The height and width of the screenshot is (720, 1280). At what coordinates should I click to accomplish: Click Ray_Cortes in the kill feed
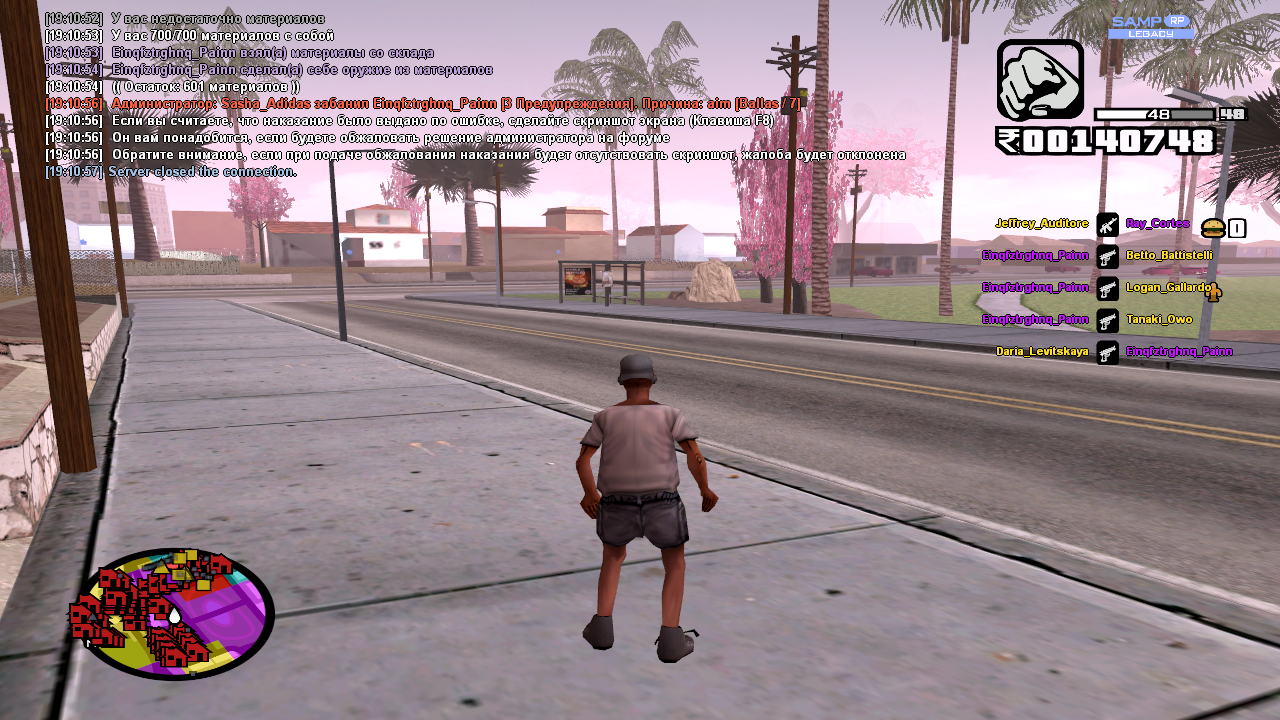(x=1157, y=224)
